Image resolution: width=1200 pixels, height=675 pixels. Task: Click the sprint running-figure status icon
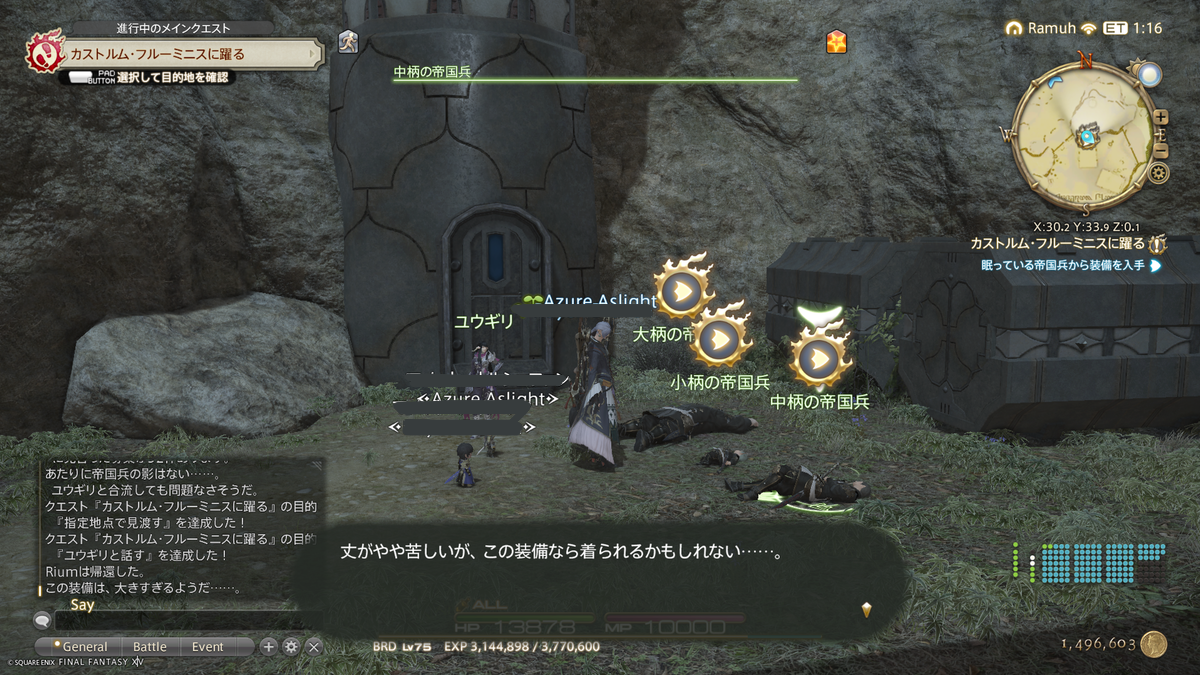[x=348, y=41]
